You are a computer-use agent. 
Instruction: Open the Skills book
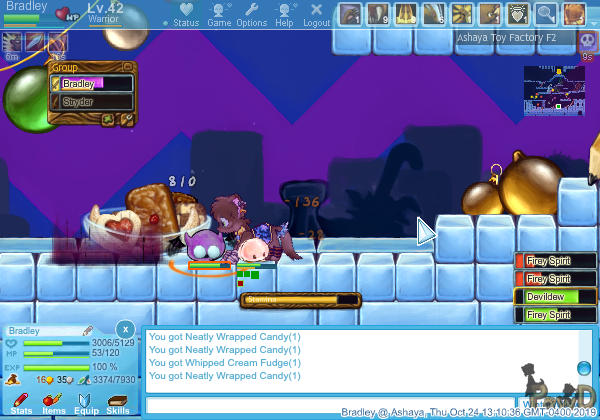pos(118,404)
